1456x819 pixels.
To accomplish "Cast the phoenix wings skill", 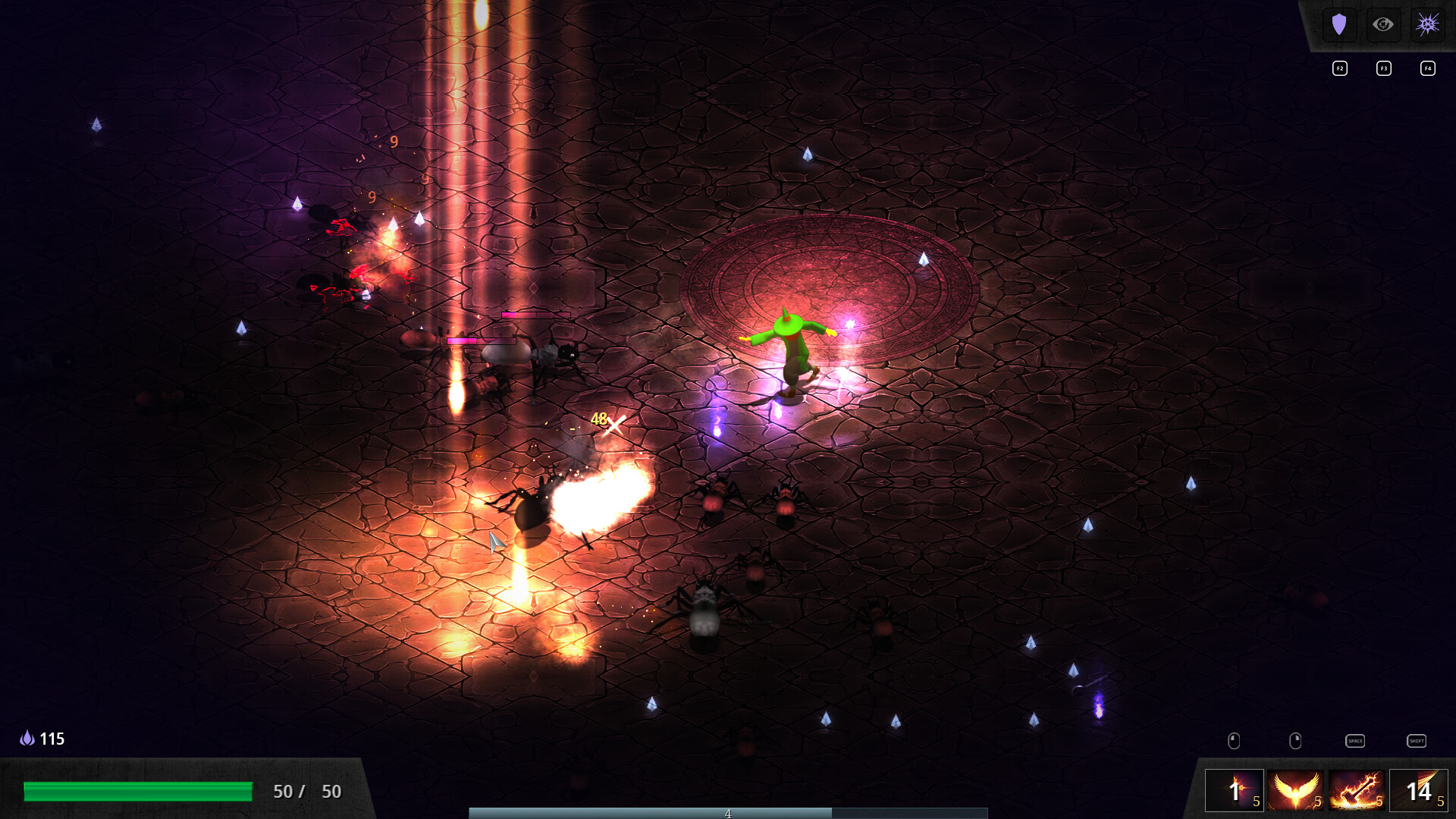I will click(x=1296, y=790).
